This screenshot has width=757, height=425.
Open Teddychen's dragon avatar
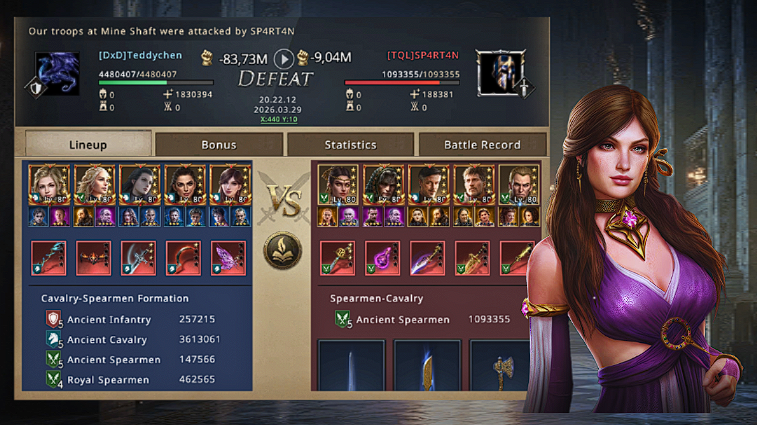coord(58,74)
